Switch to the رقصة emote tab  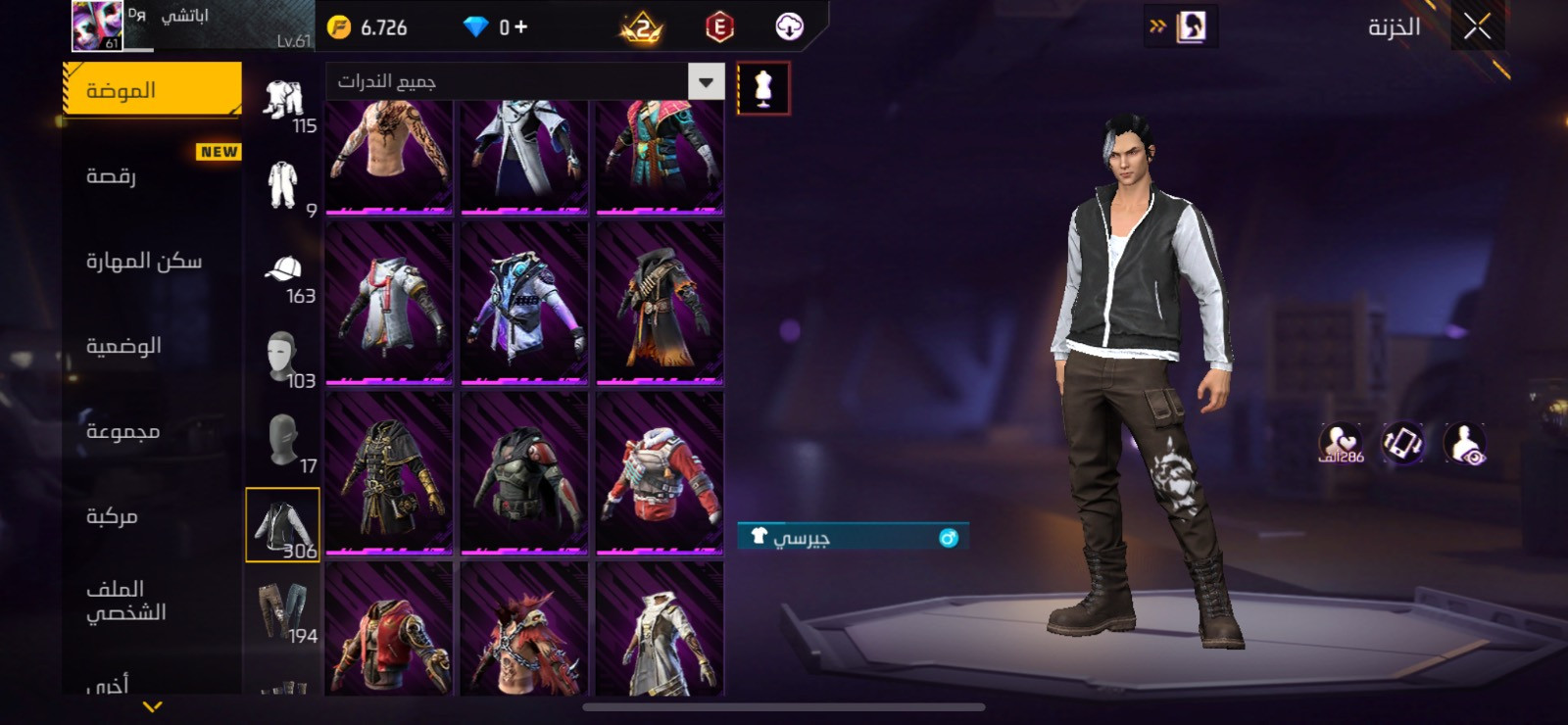coord(152,176)
